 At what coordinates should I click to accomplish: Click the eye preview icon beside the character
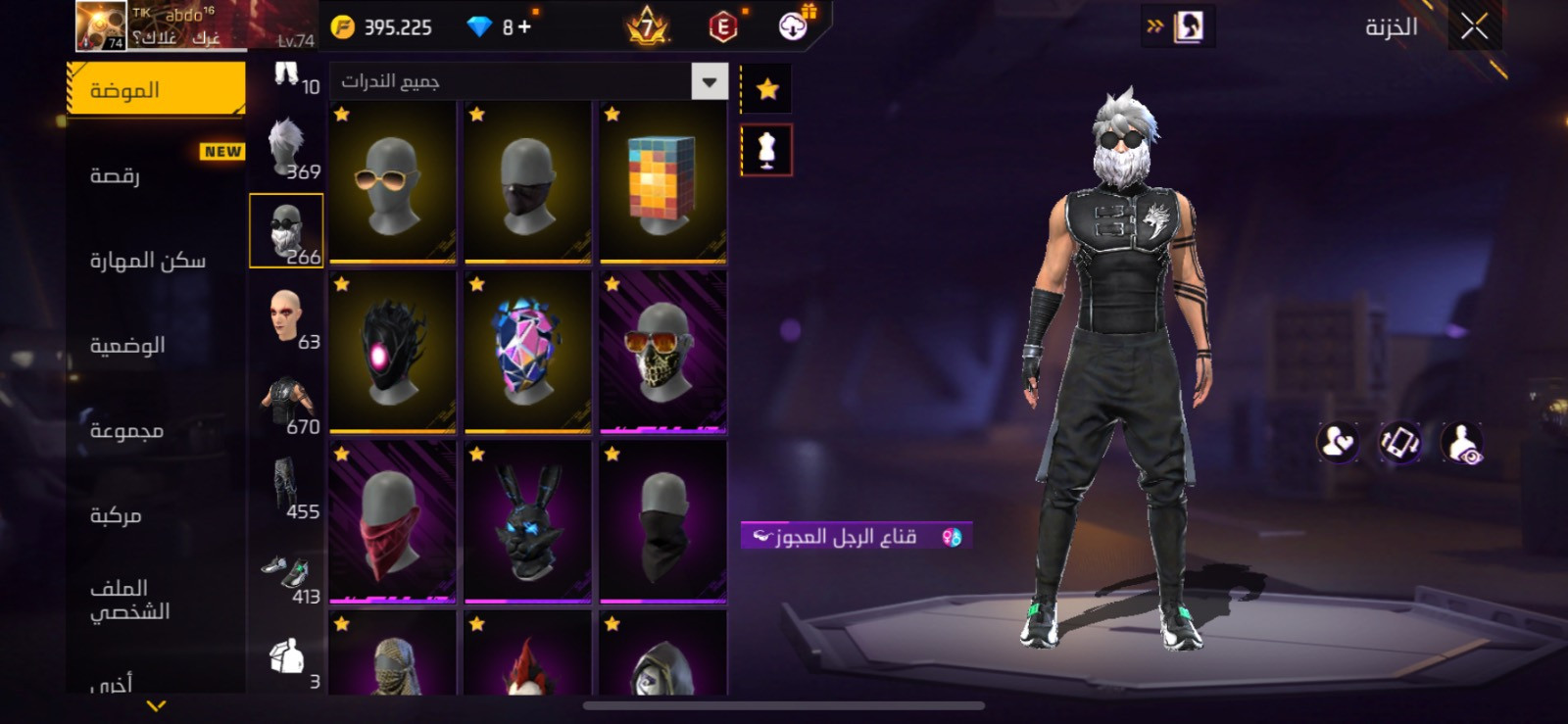click(1462, 441)
